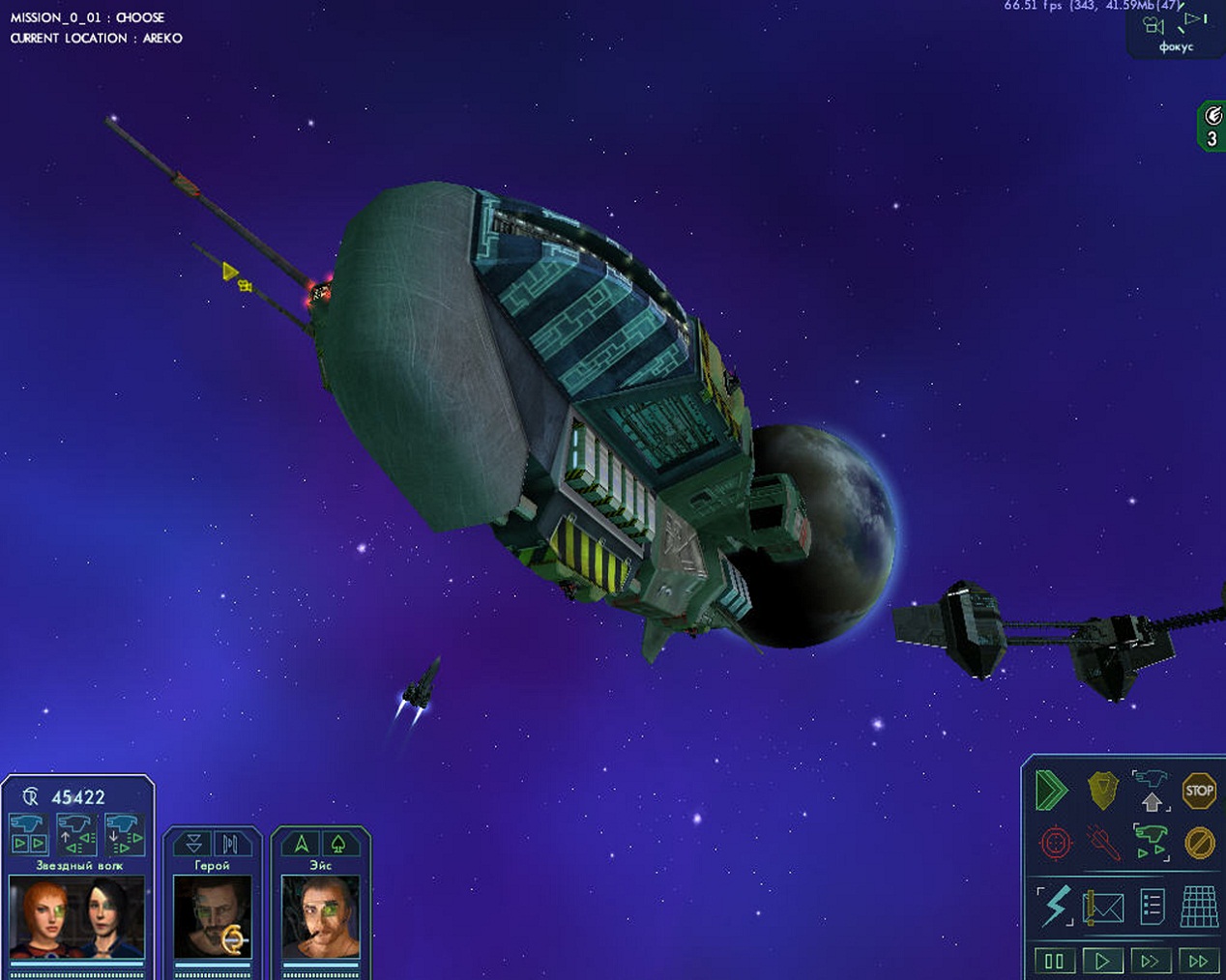
Task: Select the red crosshair attack command
Action: 1055,843
